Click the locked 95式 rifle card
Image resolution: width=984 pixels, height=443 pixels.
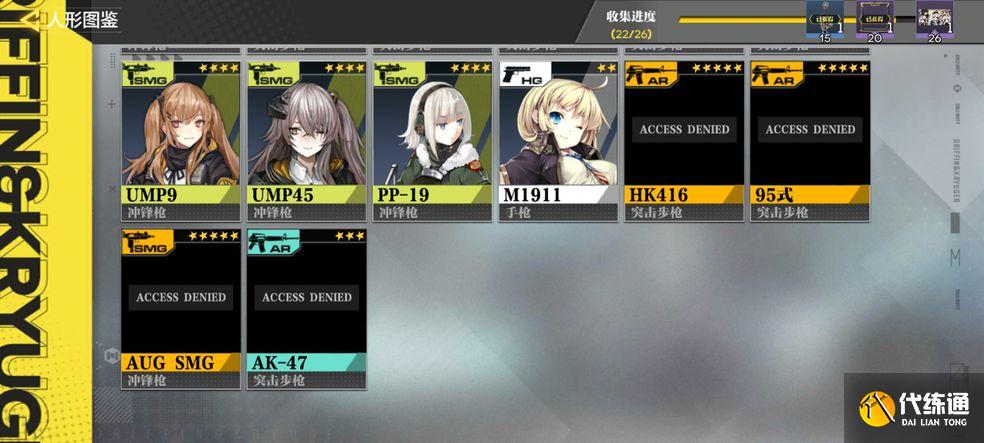tap(810, 140)
